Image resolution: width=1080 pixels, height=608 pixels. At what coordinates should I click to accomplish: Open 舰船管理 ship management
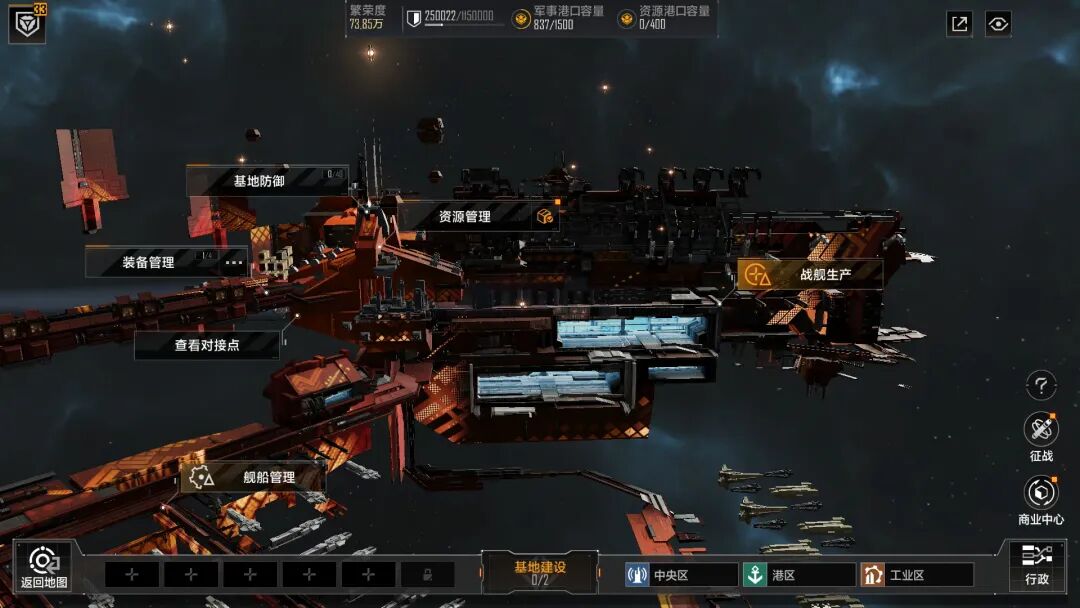tap(252, 477)
